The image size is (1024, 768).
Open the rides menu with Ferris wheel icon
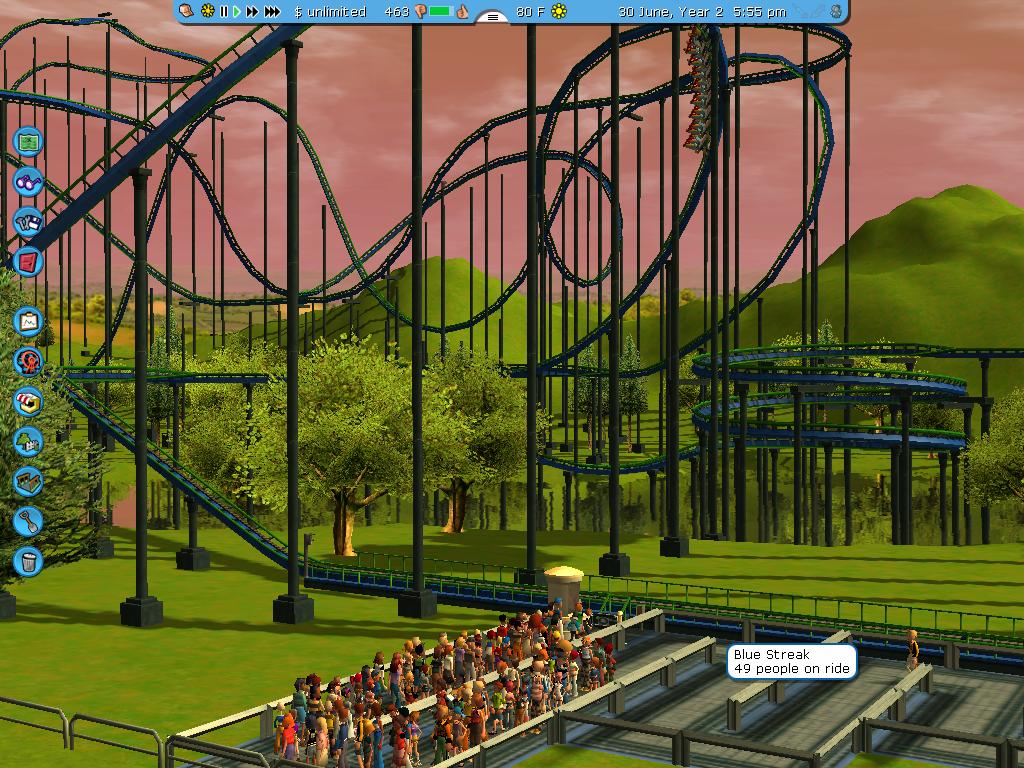pos(28,361)
